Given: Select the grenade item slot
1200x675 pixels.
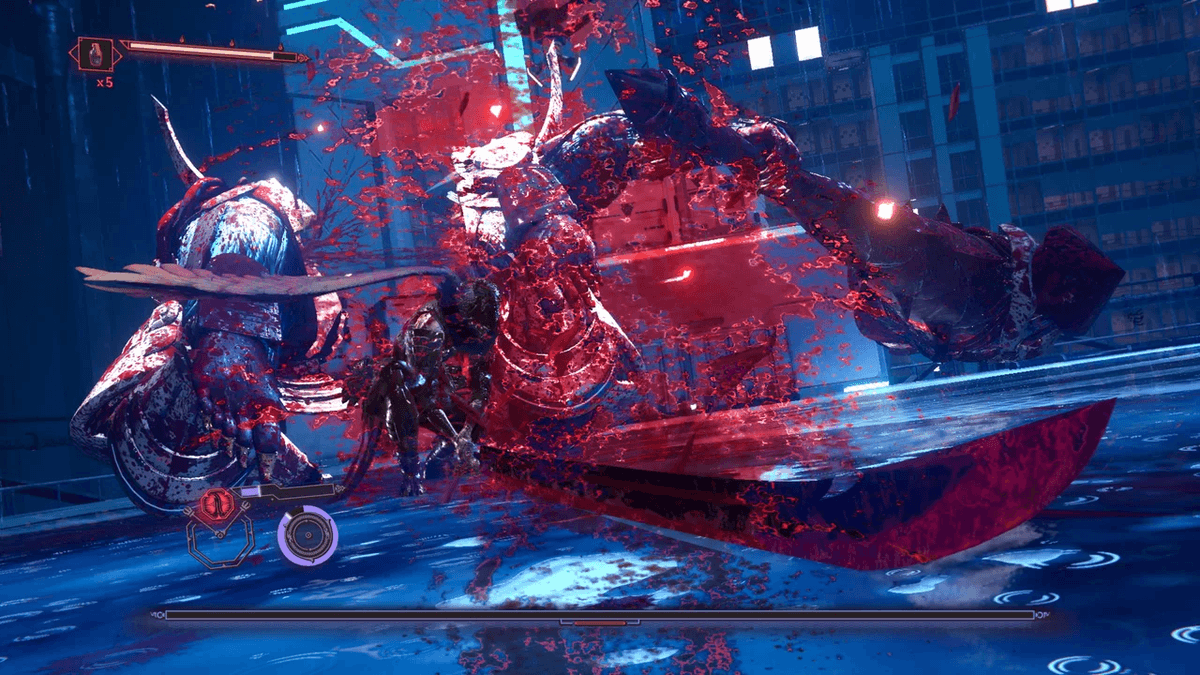Looking at the screenshot, I should (x=96, y=53).
